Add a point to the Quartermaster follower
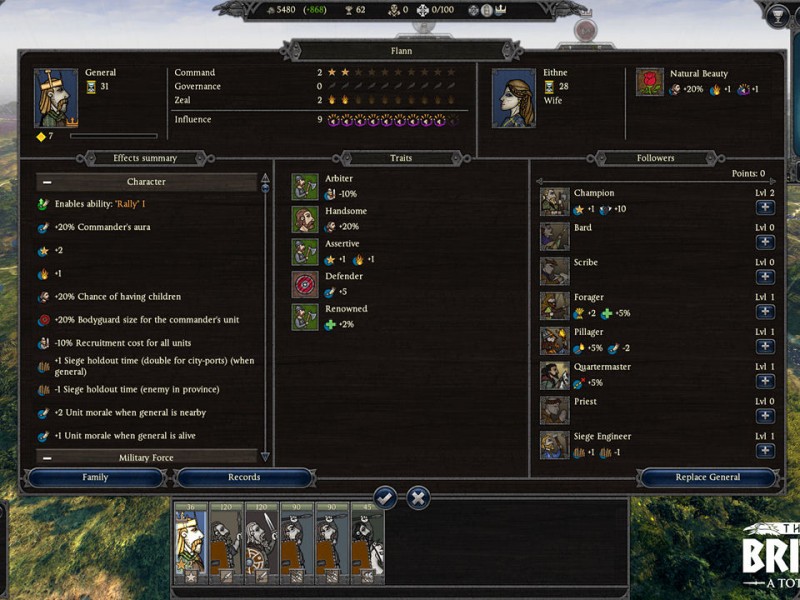Viewport: 800px width, 600px height. (765, 382)
